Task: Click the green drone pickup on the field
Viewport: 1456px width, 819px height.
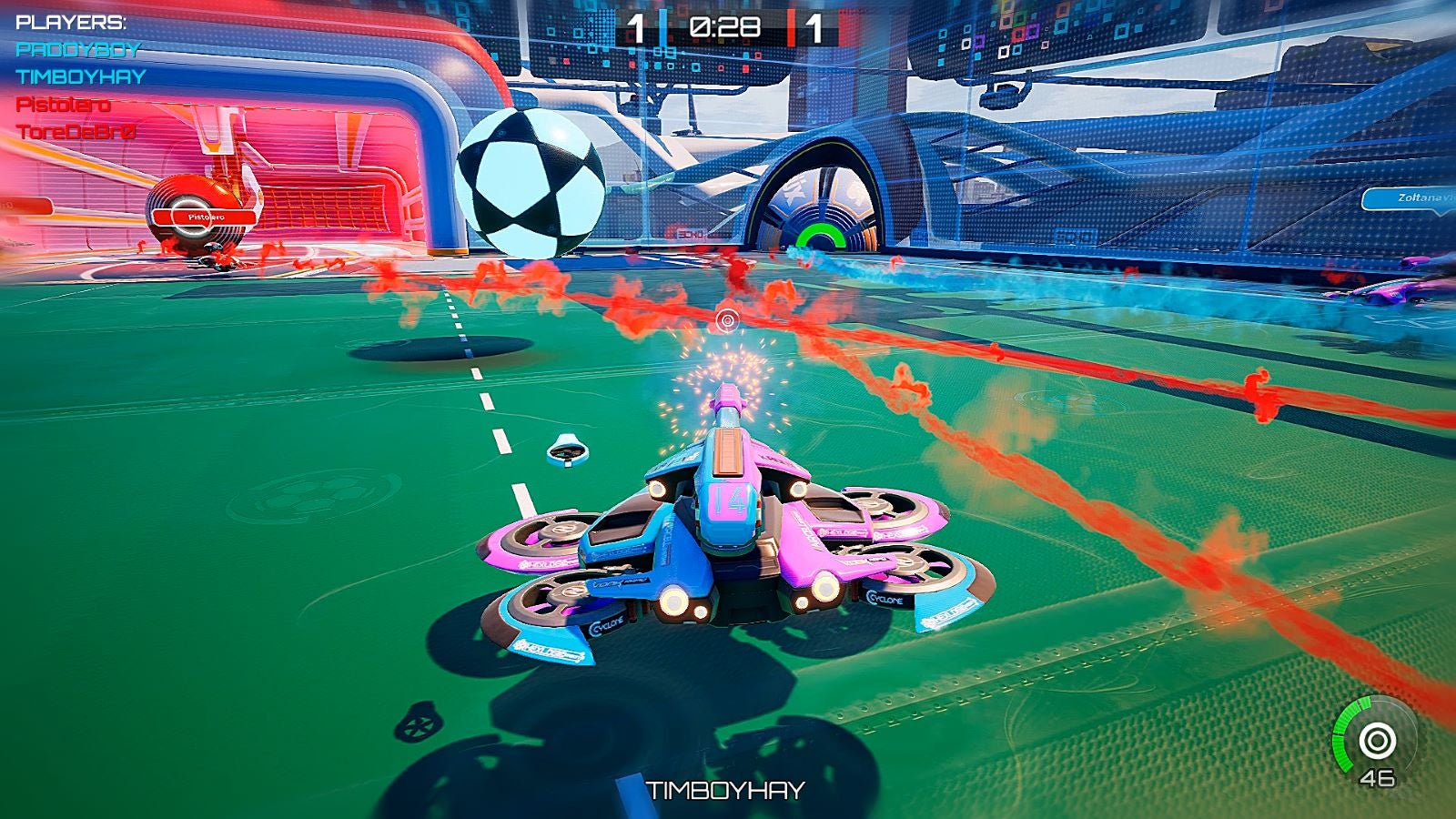Action: [566, 450]
